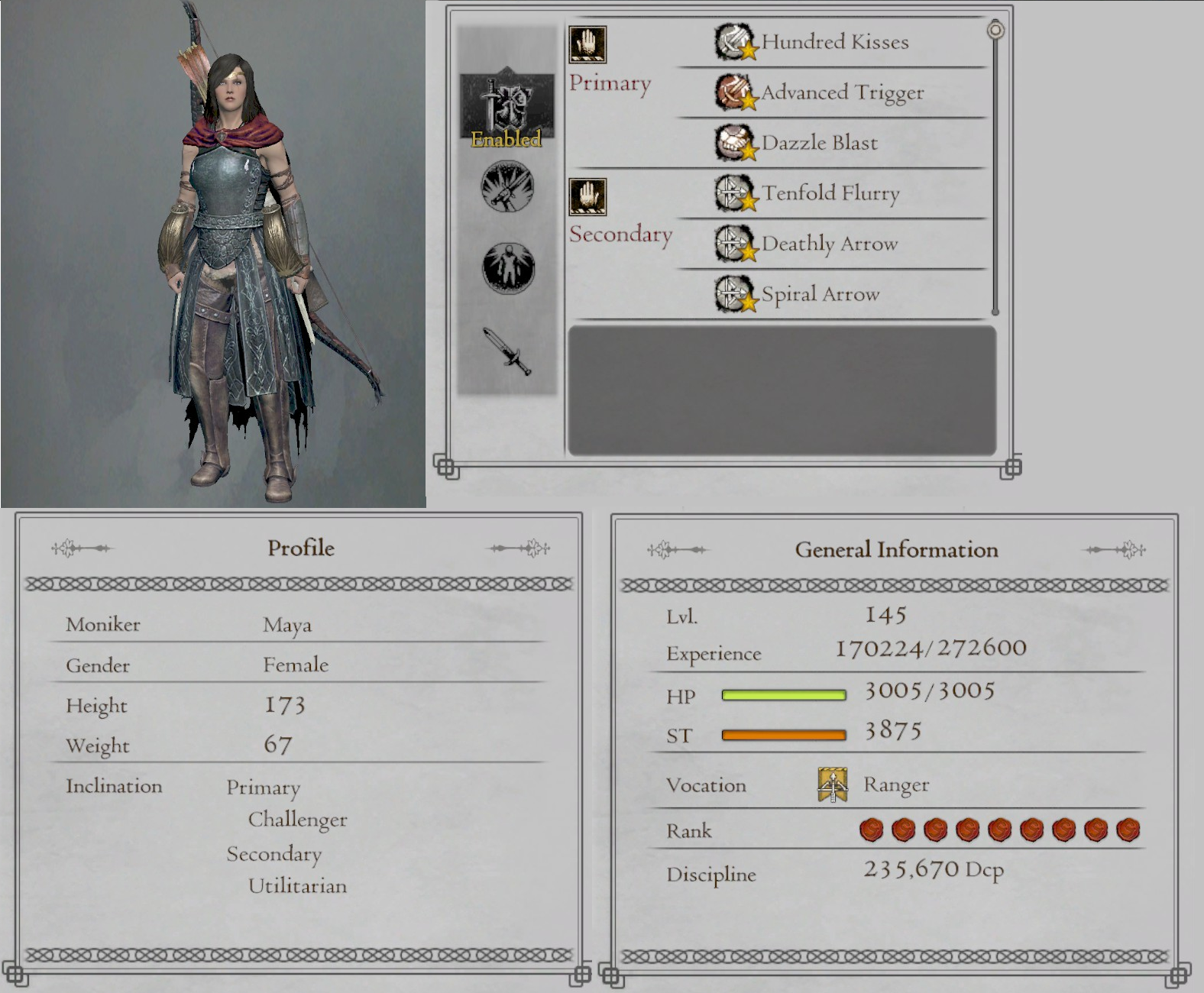Collapse the Inclination entry in Profile

115,786
